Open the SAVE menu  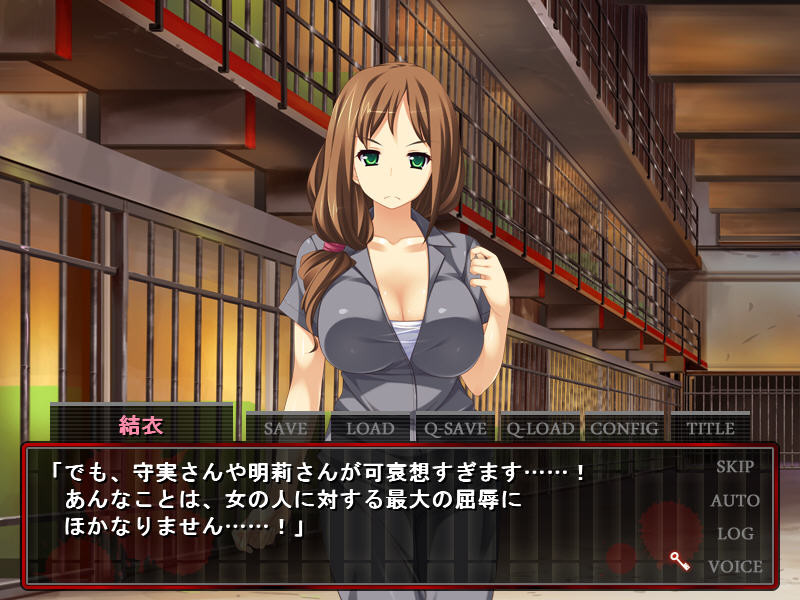tap(285, 428)
